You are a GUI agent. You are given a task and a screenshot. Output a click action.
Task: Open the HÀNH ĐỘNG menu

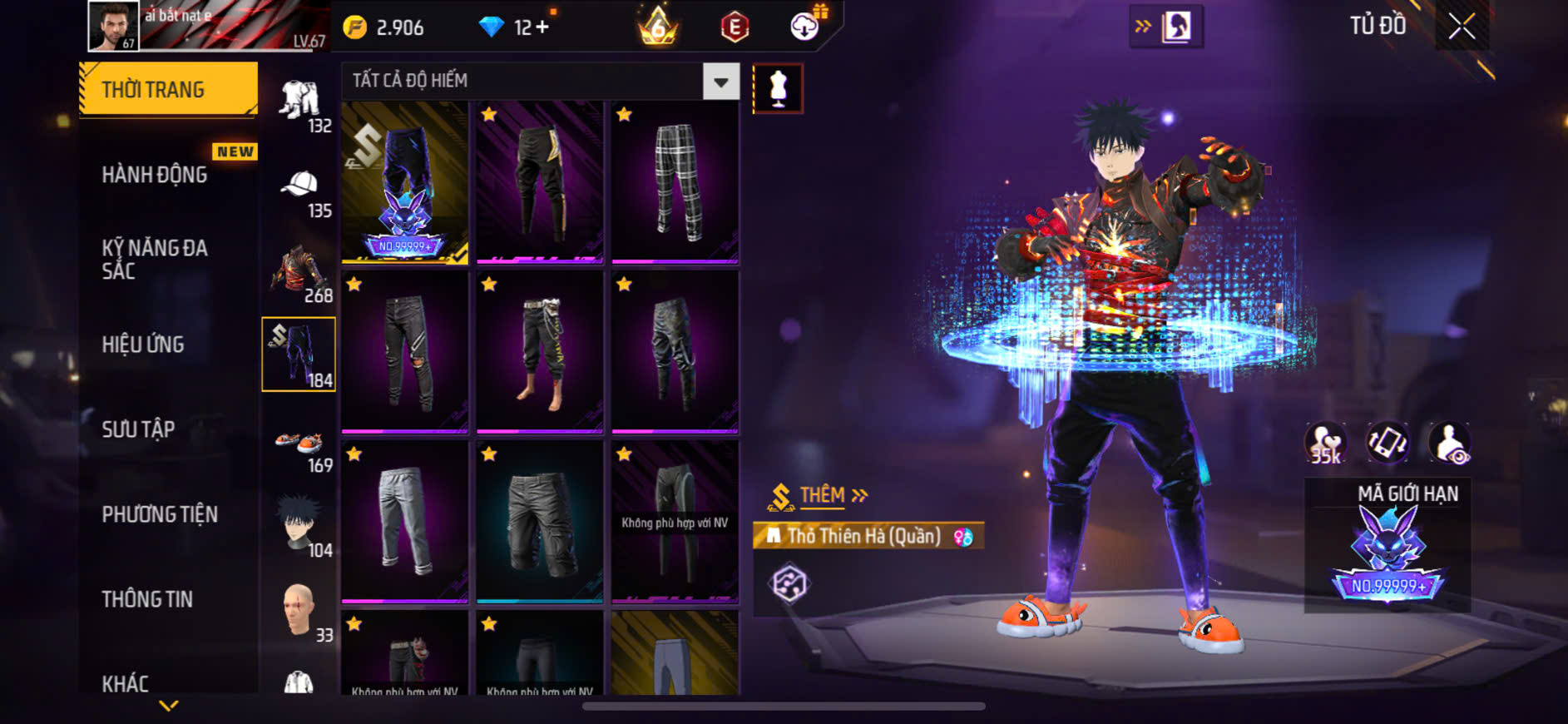pos(155,175)
